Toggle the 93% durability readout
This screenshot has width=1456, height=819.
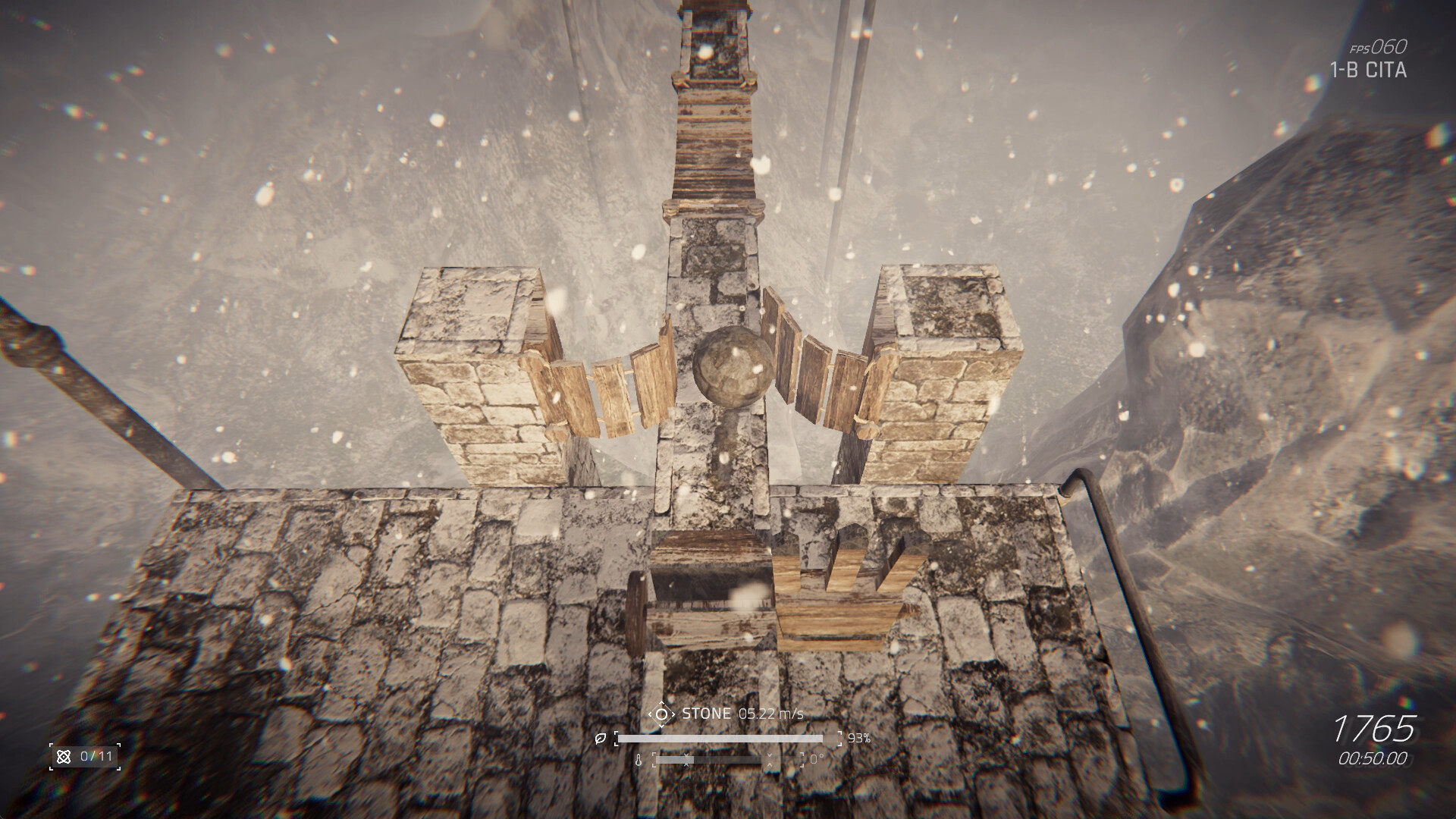pos(861,739)
